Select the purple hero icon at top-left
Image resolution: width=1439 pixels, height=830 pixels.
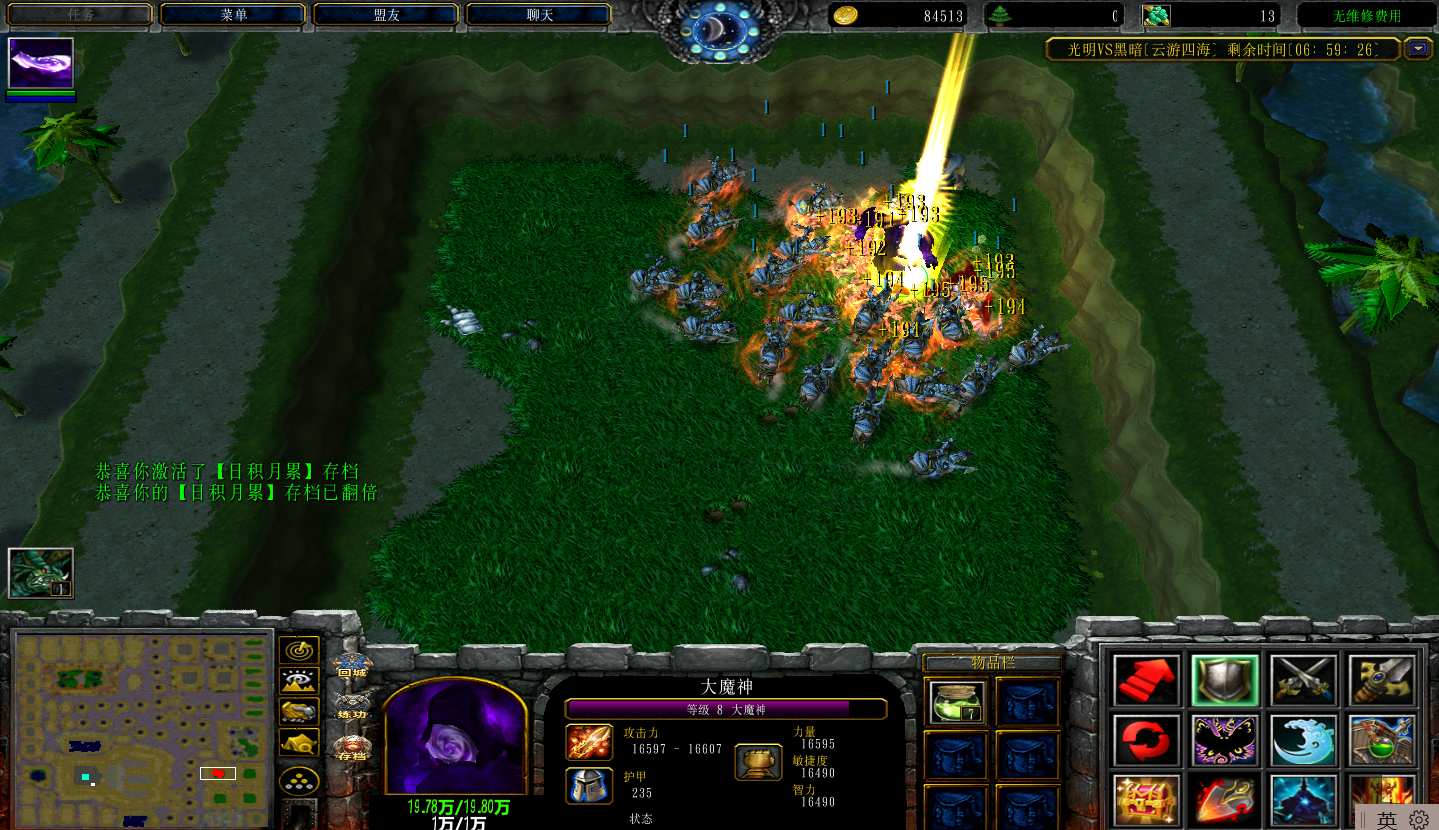[41, 64]
